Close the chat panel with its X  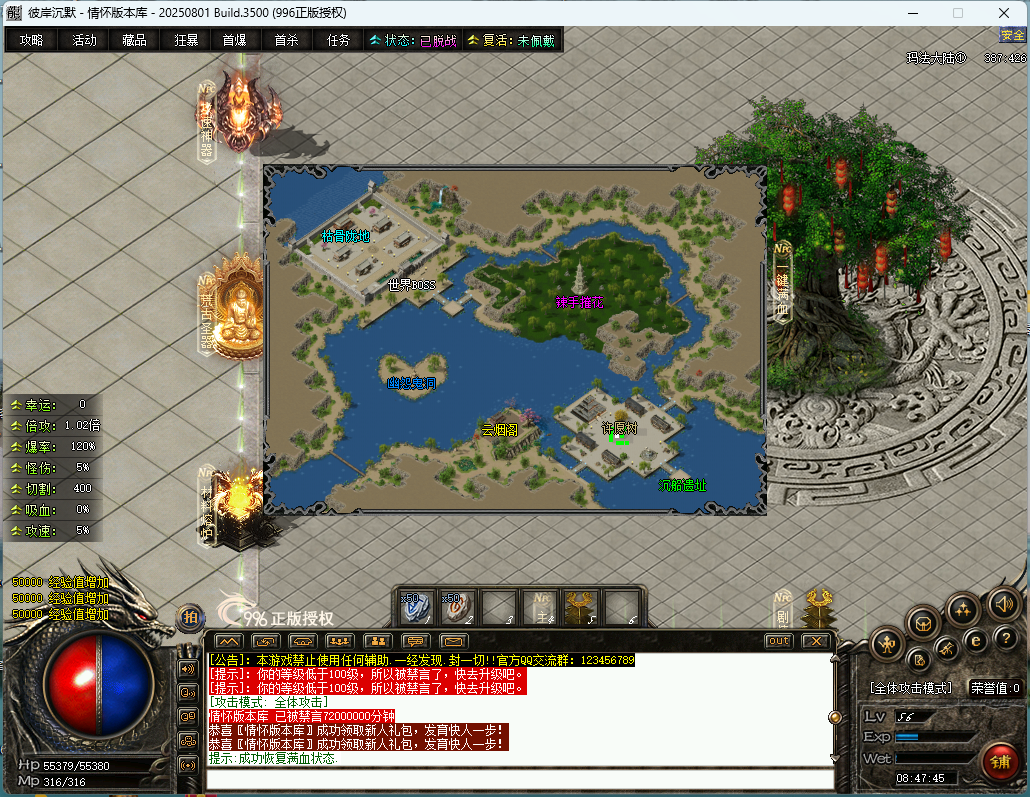coord(816,641)
